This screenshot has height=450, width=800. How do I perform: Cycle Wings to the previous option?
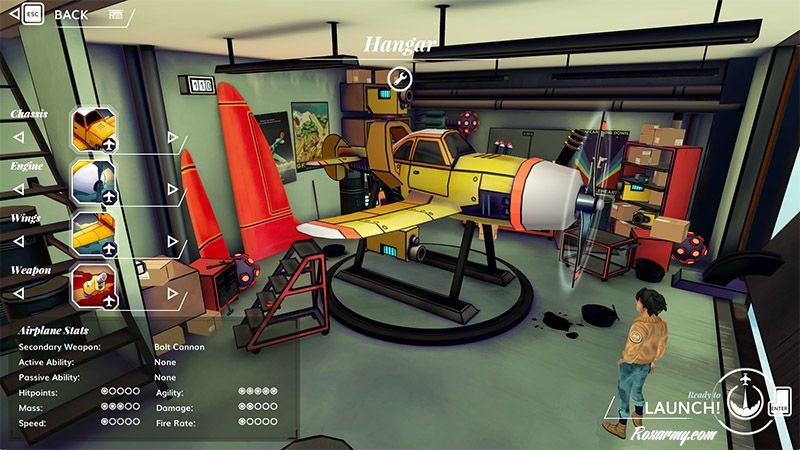(x=17, y=241)
